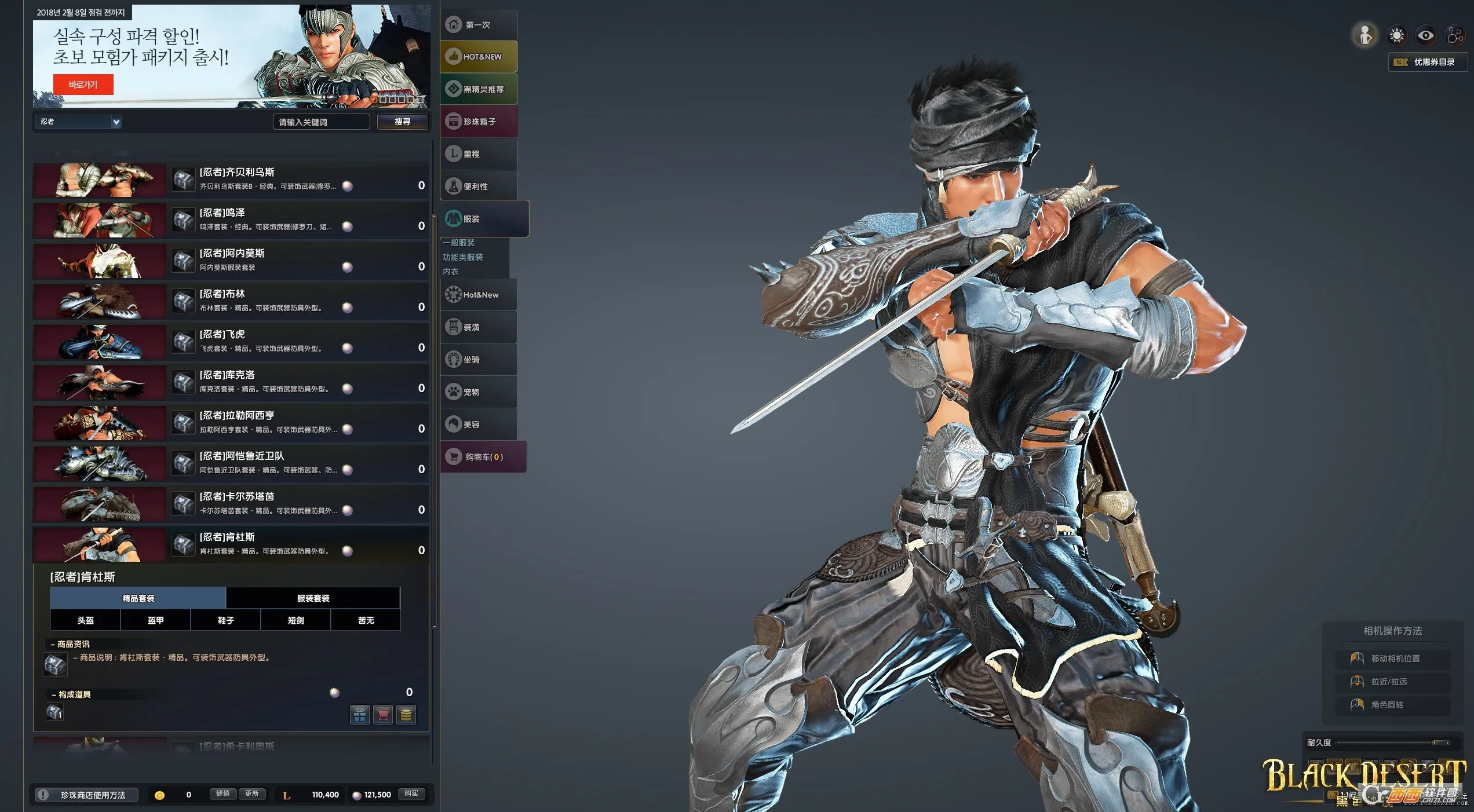This screenshot has height=812, width=1474.
Task: Go to the 宠物 pets category
Action: click(x=479, y=392)
